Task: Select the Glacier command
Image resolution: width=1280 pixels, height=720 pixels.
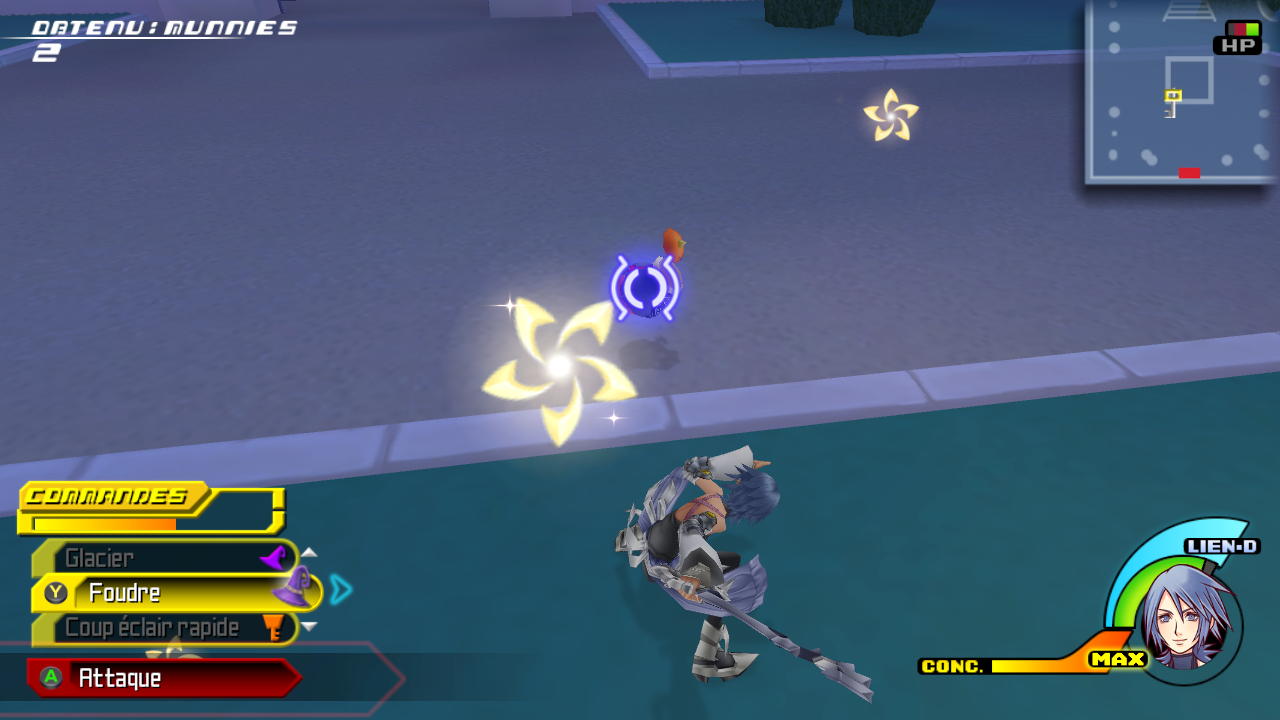Action: tap(165, 558)
